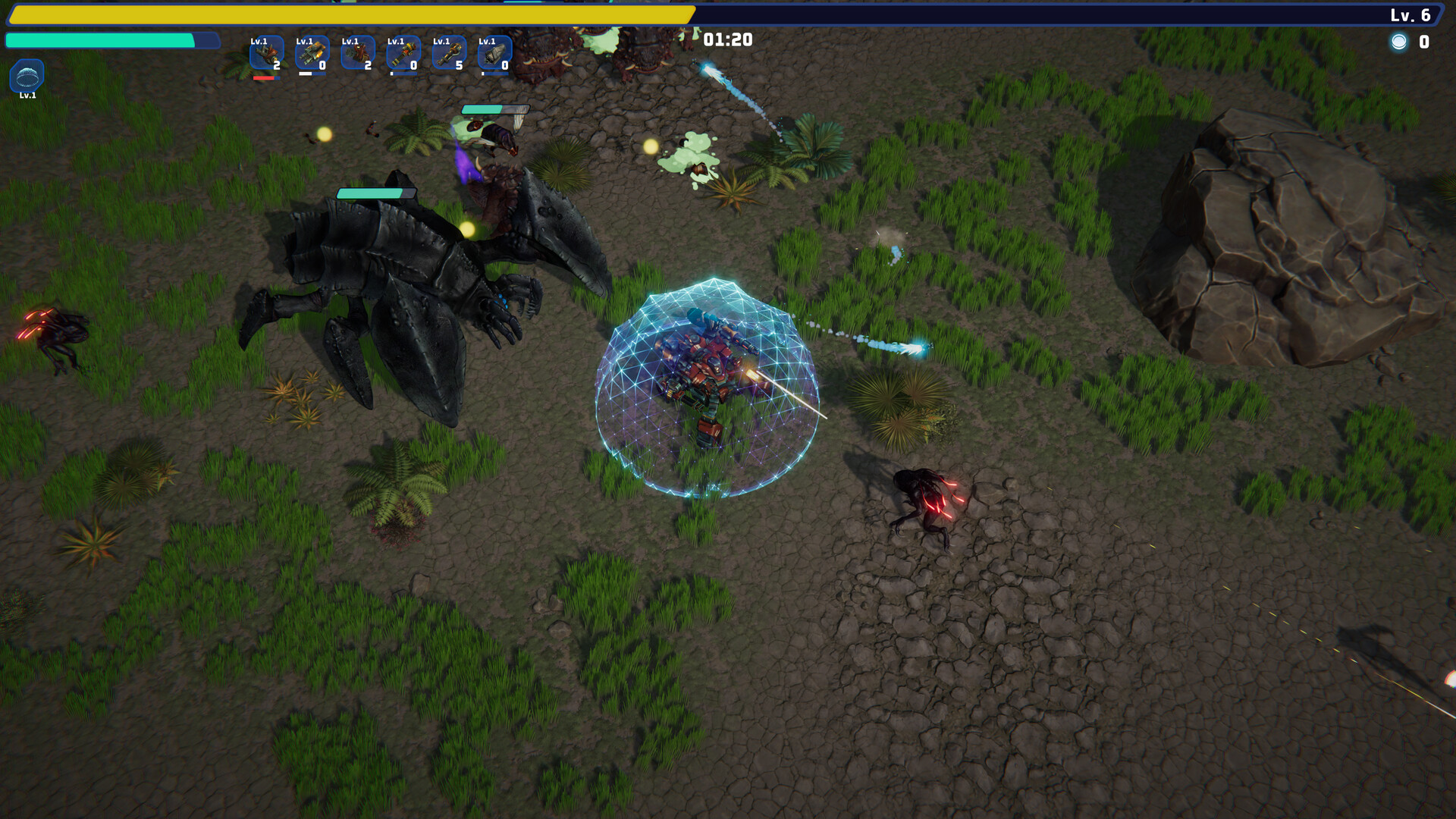Select the currency counter tab top right
The image size is (1456, 819).
(1412, 43)
